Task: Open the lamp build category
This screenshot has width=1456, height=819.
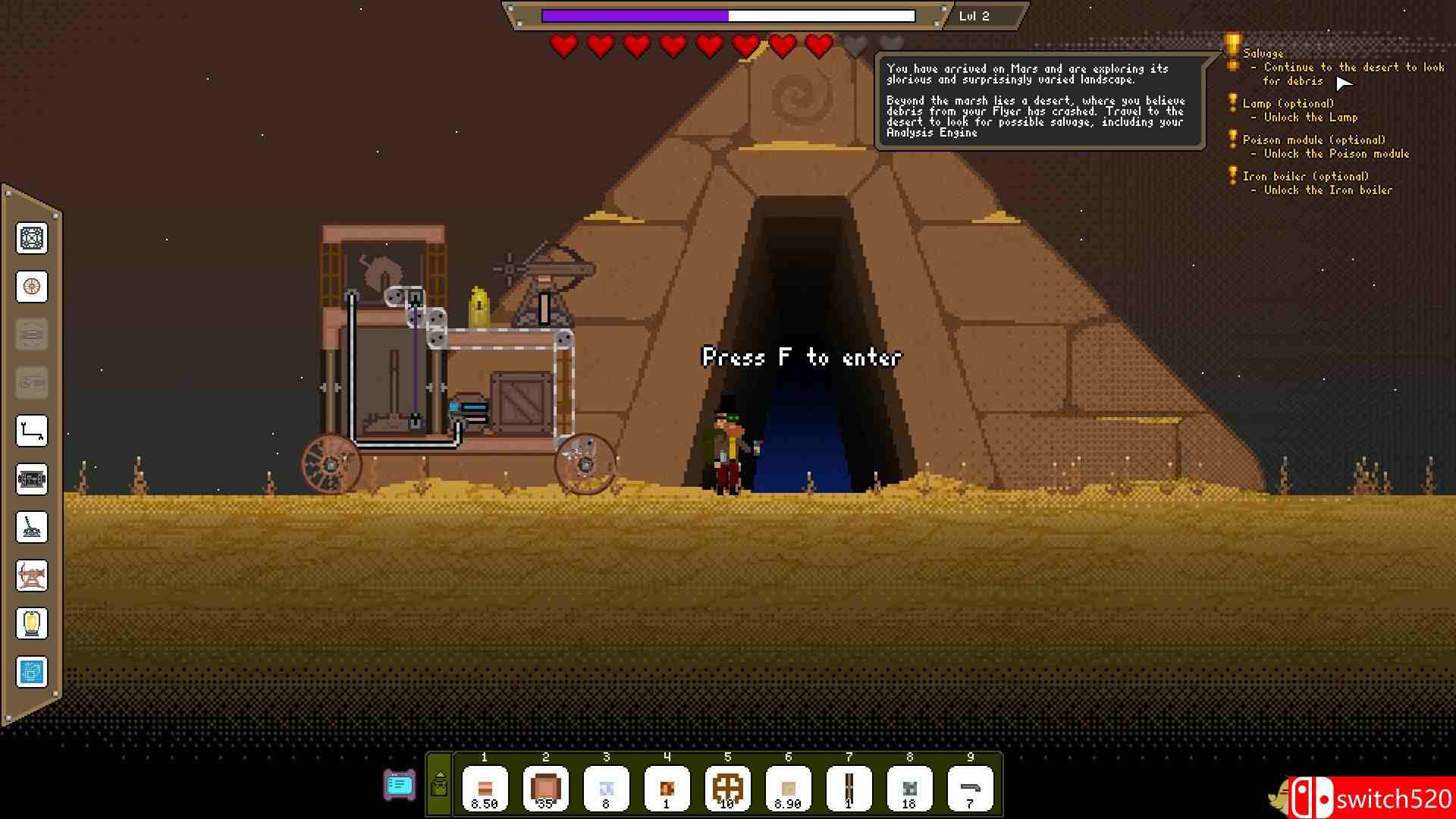Action: tap(32, 623)
